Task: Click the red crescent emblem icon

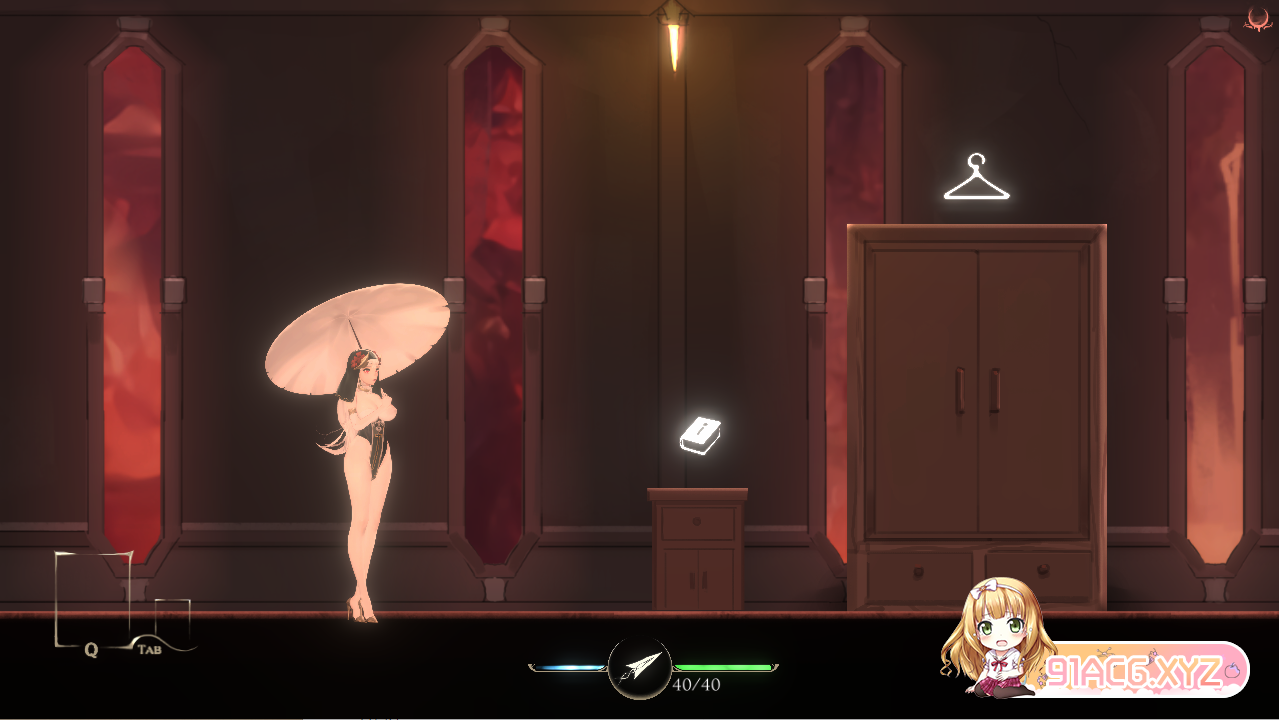Action: pyautogui.click(x=1258, y=18)
